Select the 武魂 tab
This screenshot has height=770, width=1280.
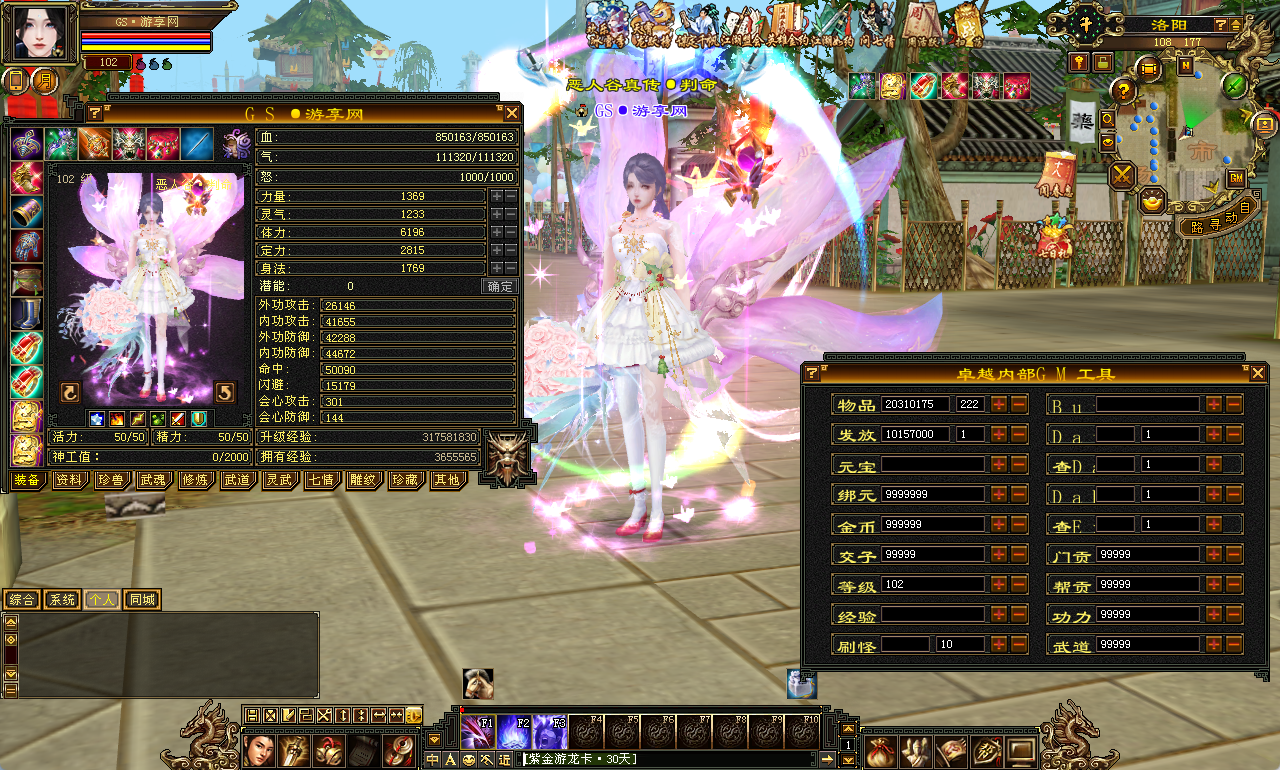[153, 480]
